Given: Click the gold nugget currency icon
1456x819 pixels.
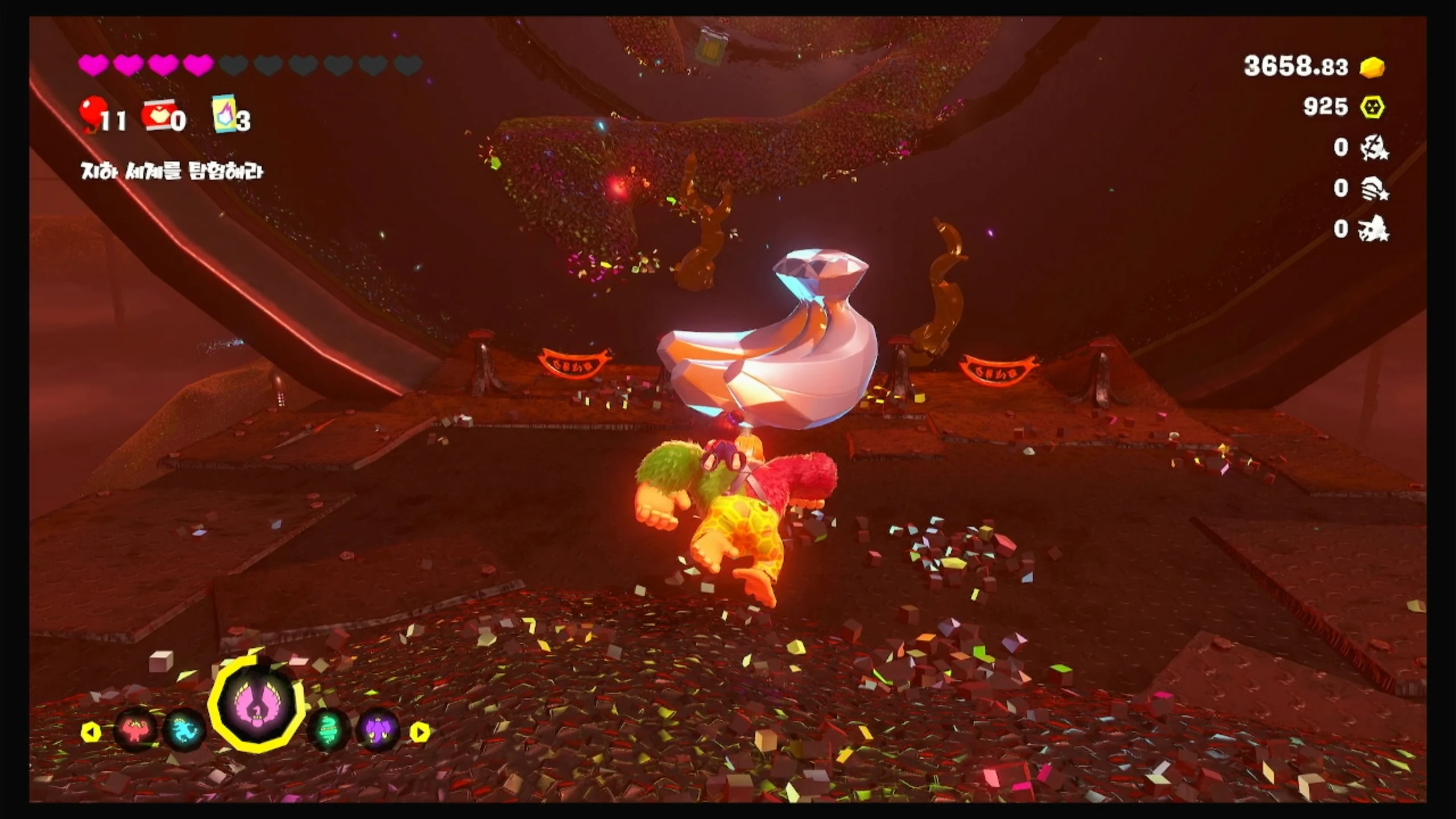Looking at the screenshot, I should pyautogui.click(x=1372, y=67).
